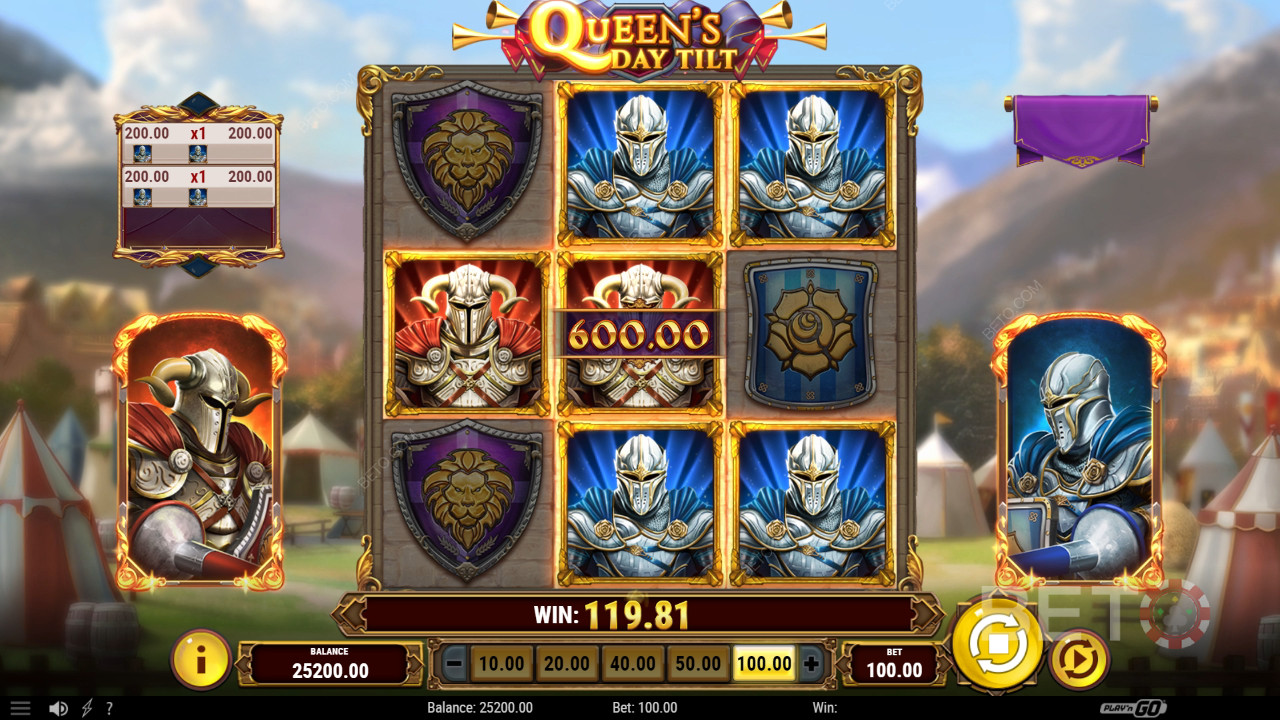Increase the bet with the plus button
This screenshot has width=1280, height=720.
click(811, 663)
